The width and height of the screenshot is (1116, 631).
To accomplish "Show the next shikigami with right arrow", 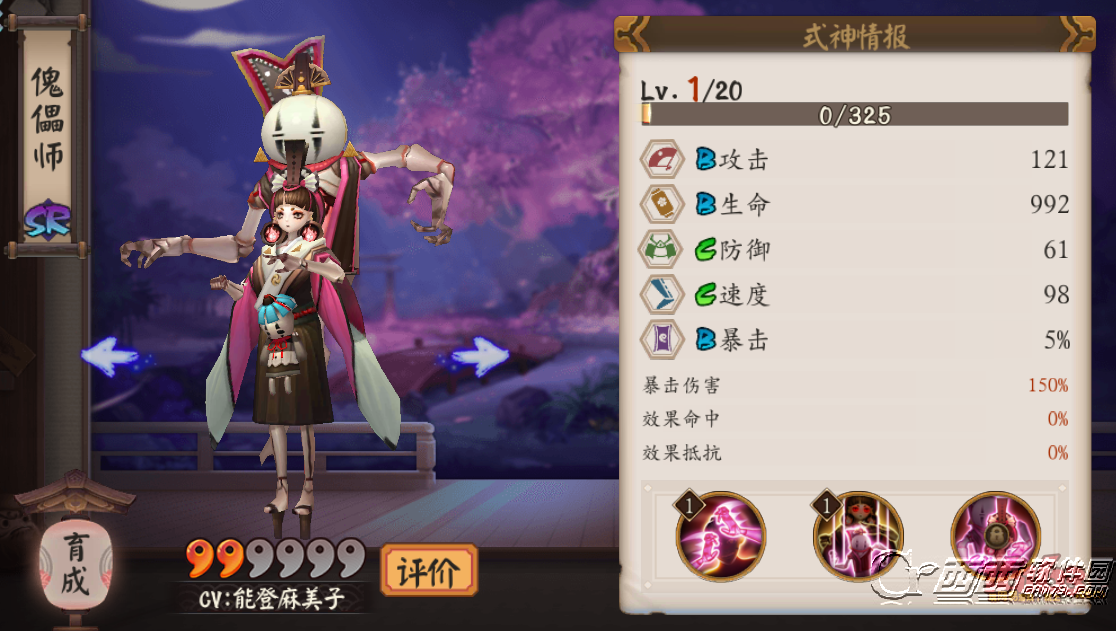I will coord(480,355).
